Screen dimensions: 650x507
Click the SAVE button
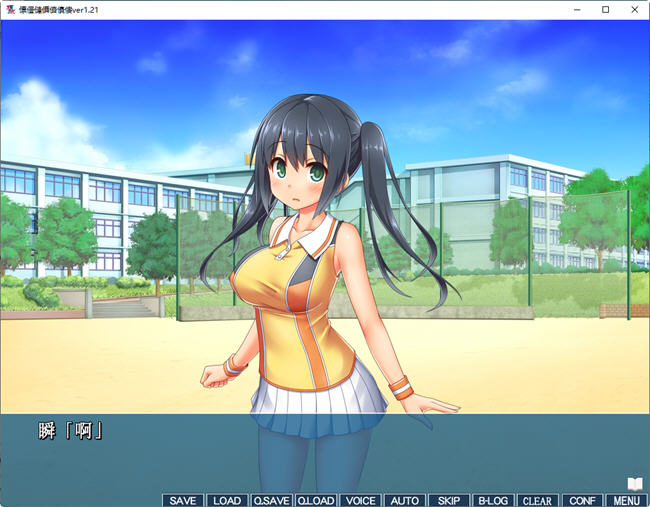point(183,500)
